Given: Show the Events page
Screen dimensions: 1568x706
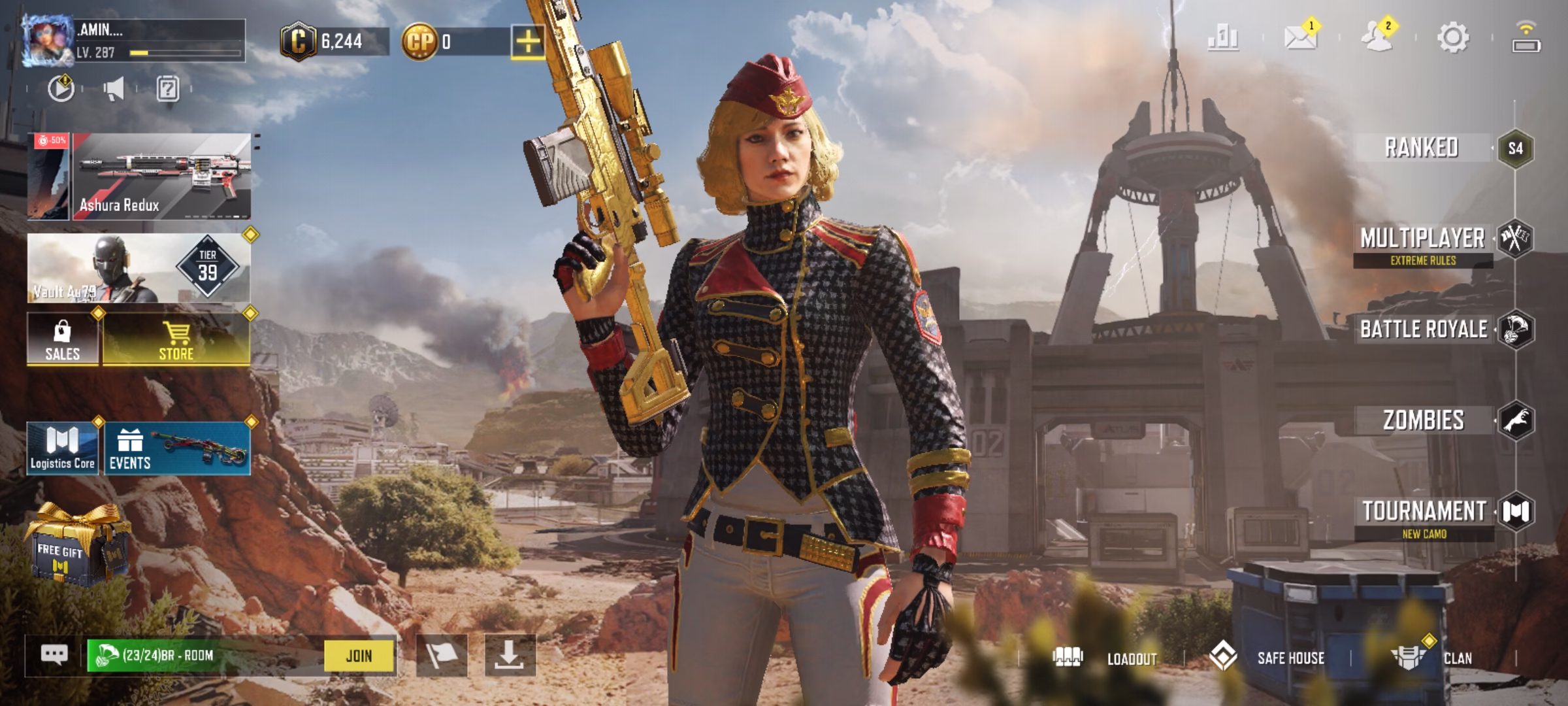Looking at the screenshot, I should tap(177, 448).
